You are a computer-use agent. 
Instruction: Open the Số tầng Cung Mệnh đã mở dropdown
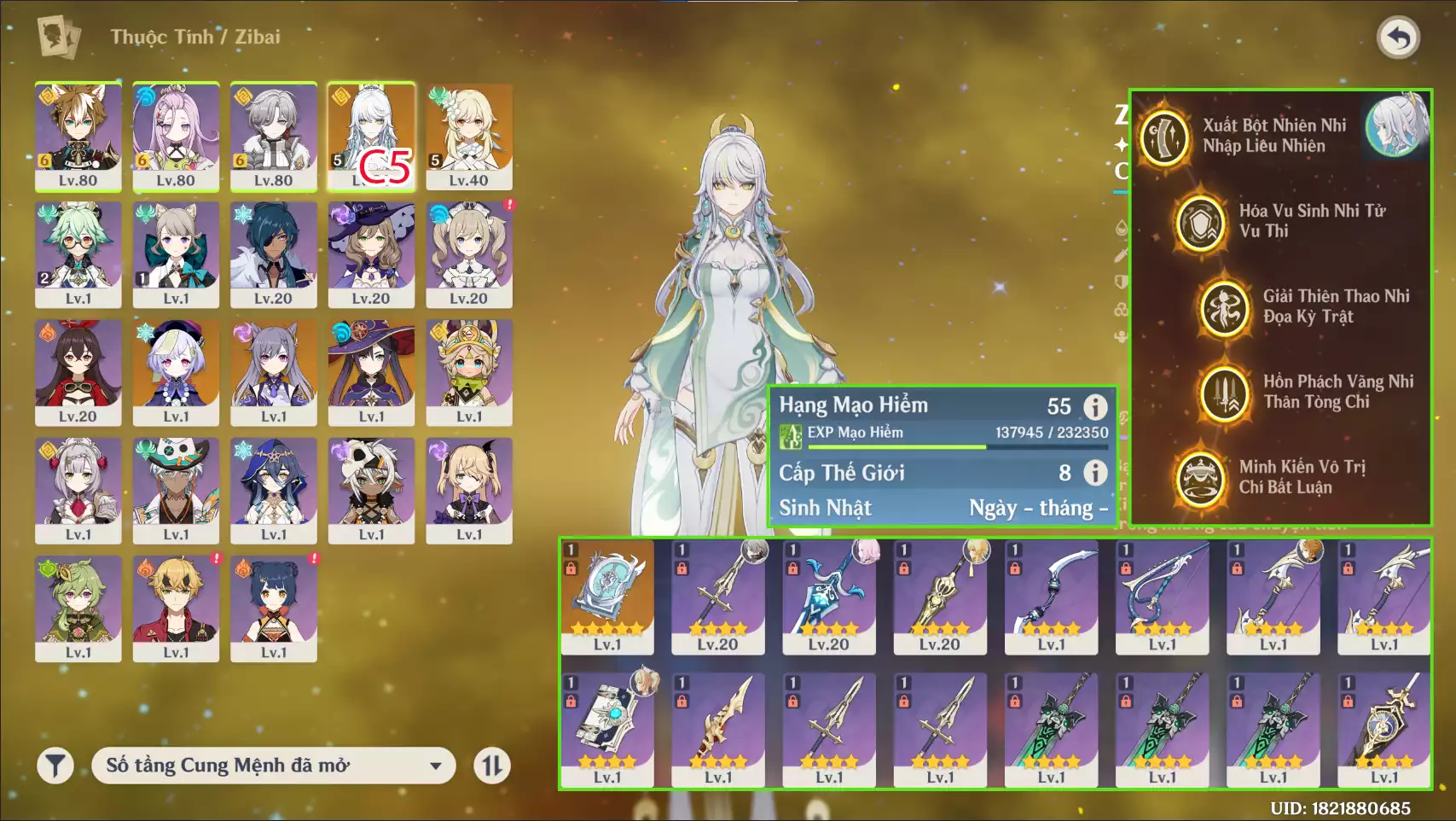point(273,766)
